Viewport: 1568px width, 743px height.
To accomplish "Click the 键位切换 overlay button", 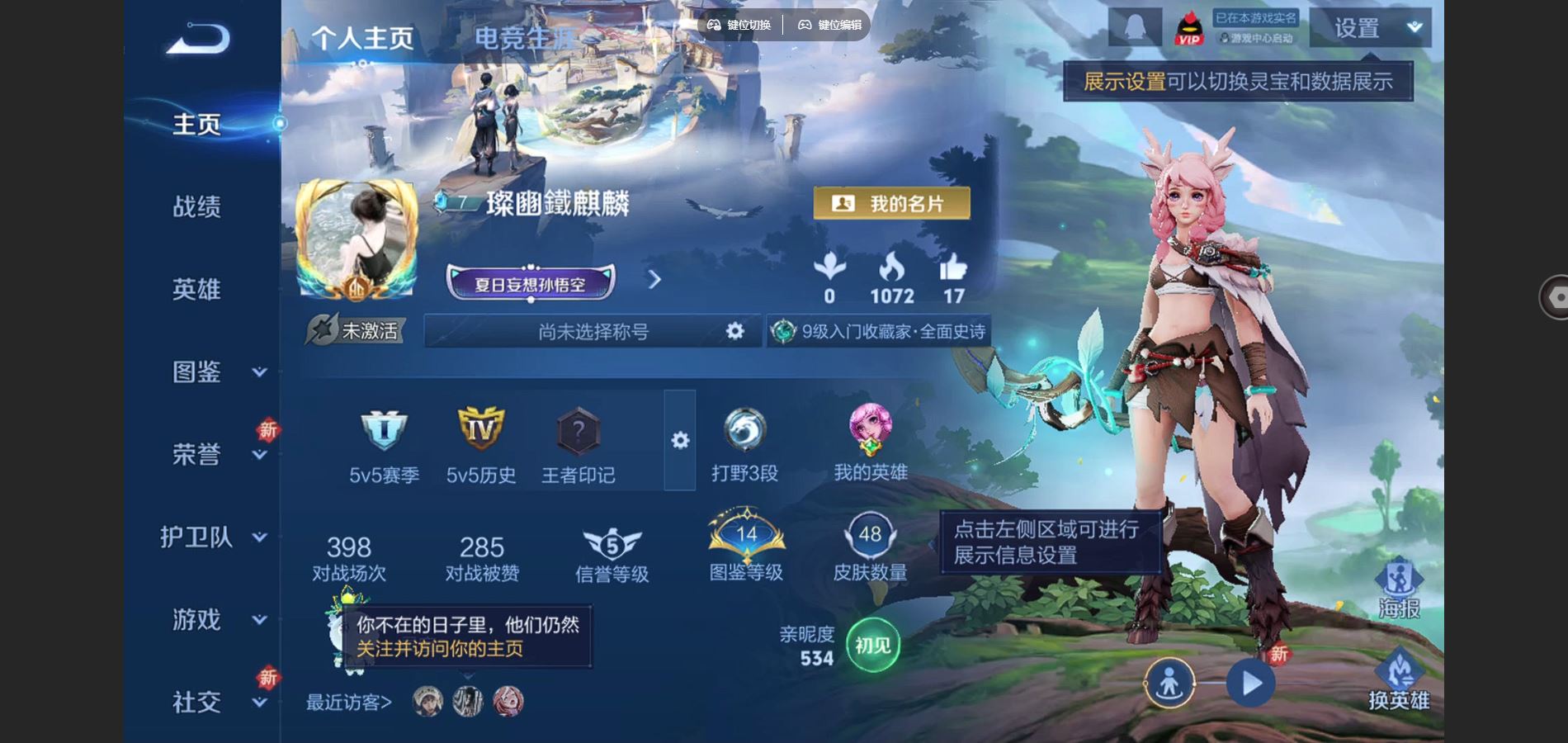I will pyautogui.click(x=739, y=25).
